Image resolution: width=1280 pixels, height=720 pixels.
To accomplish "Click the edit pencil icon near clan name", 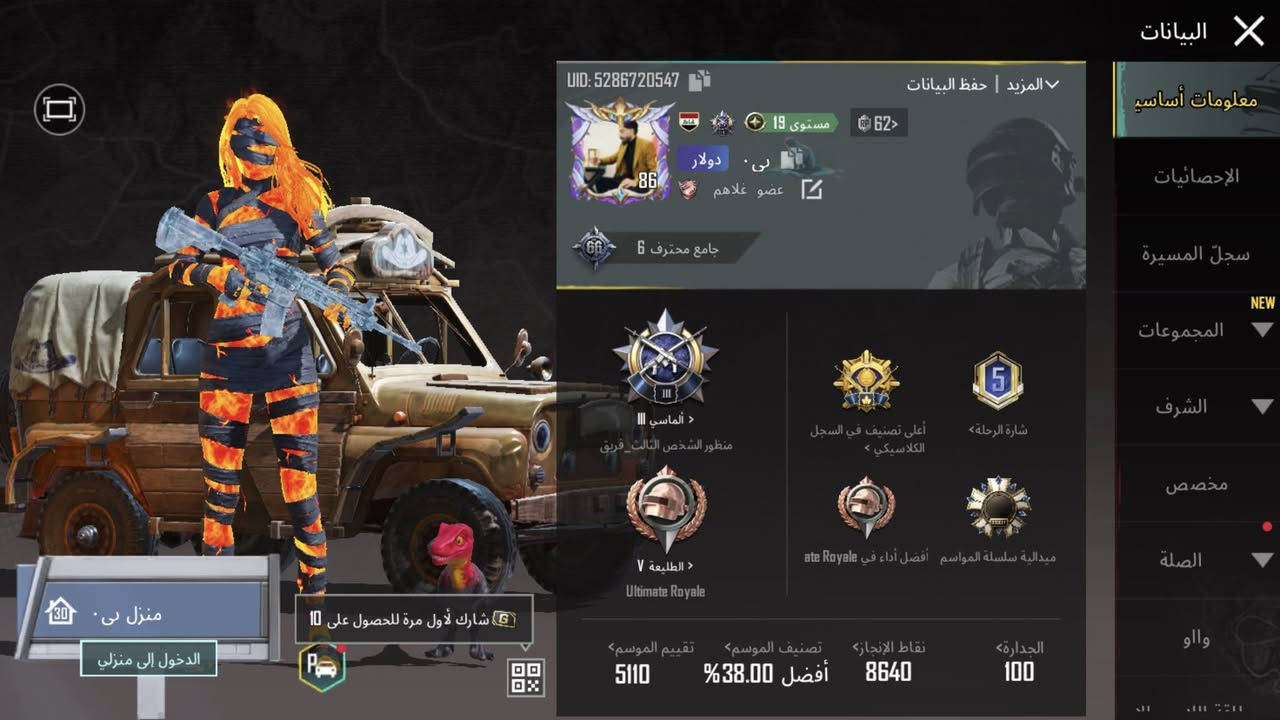I will point(811,186).
